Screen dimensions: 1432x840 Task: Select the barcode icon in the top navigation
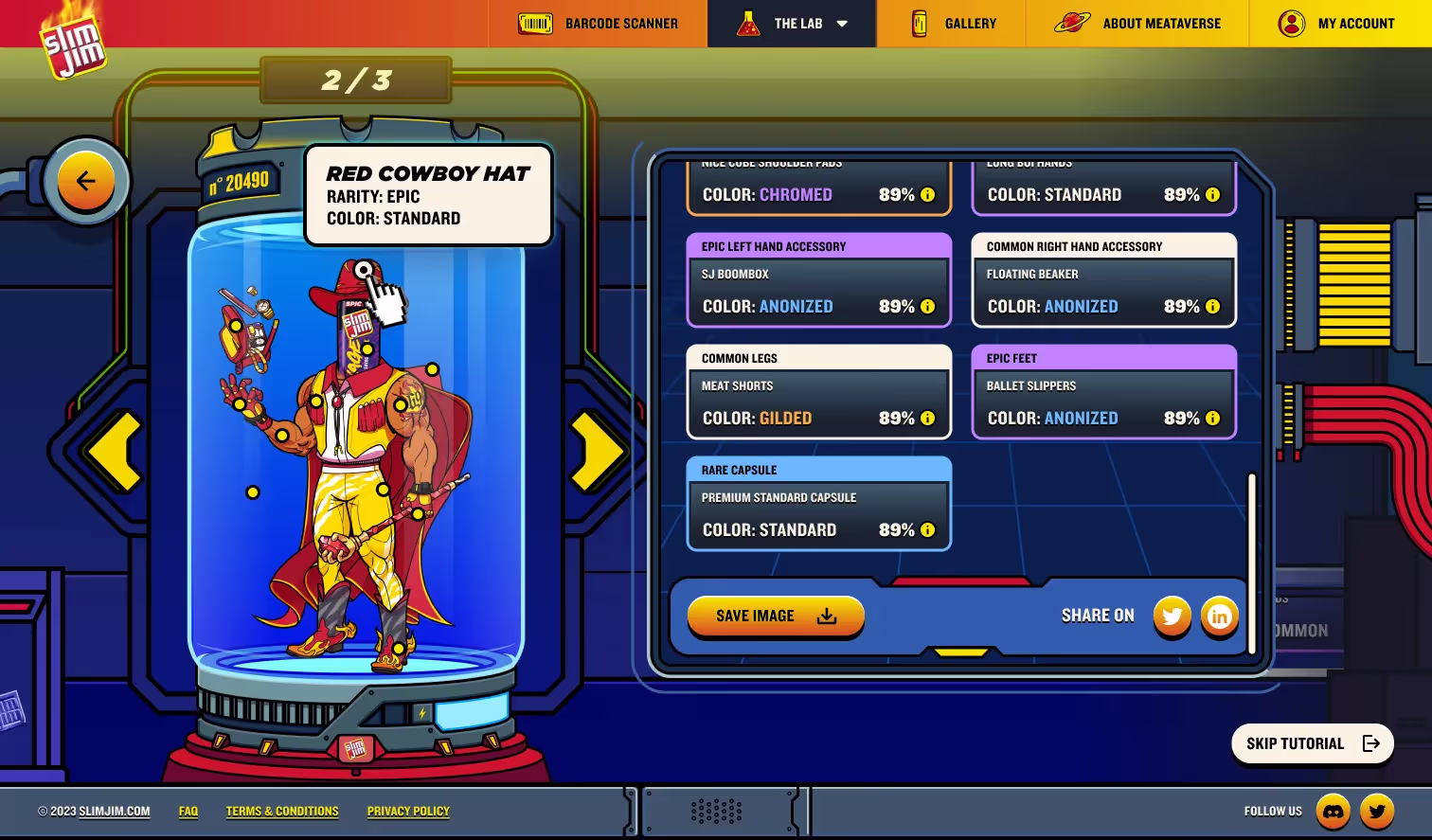point(536,23)
